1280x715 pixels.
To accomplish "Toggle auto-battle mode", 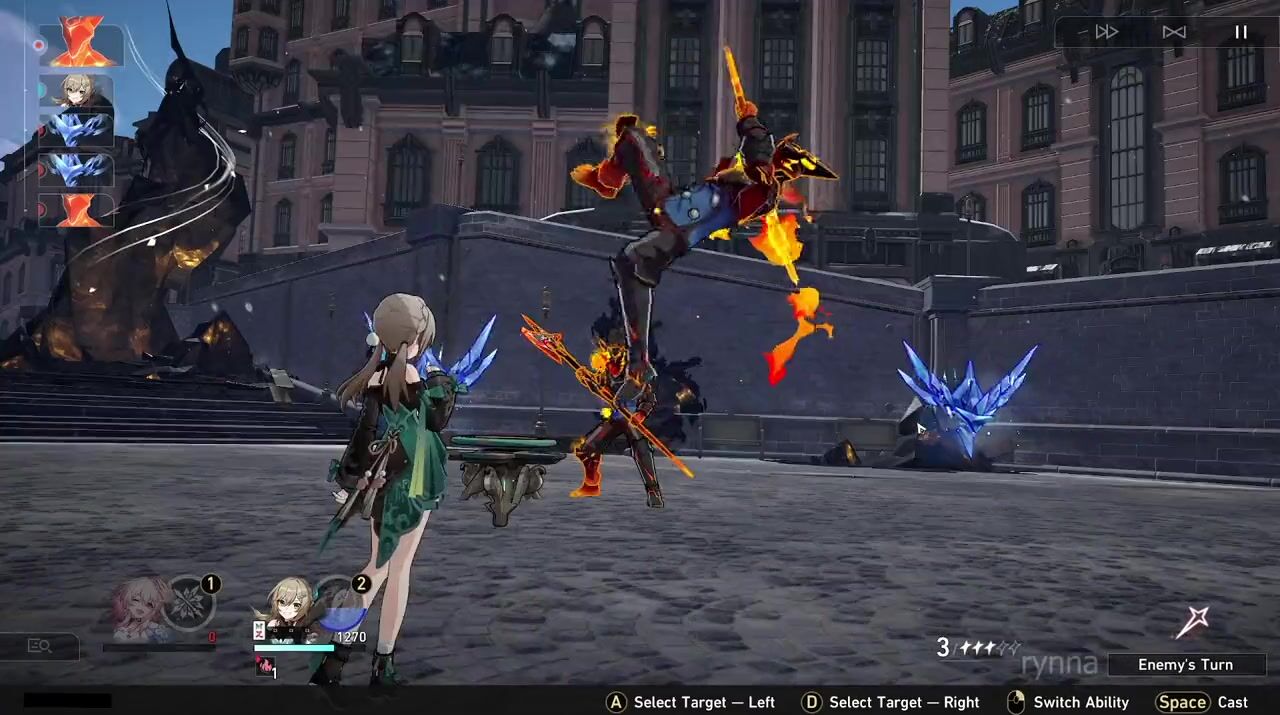I will pyautogui.click(x=1174, y=32).
